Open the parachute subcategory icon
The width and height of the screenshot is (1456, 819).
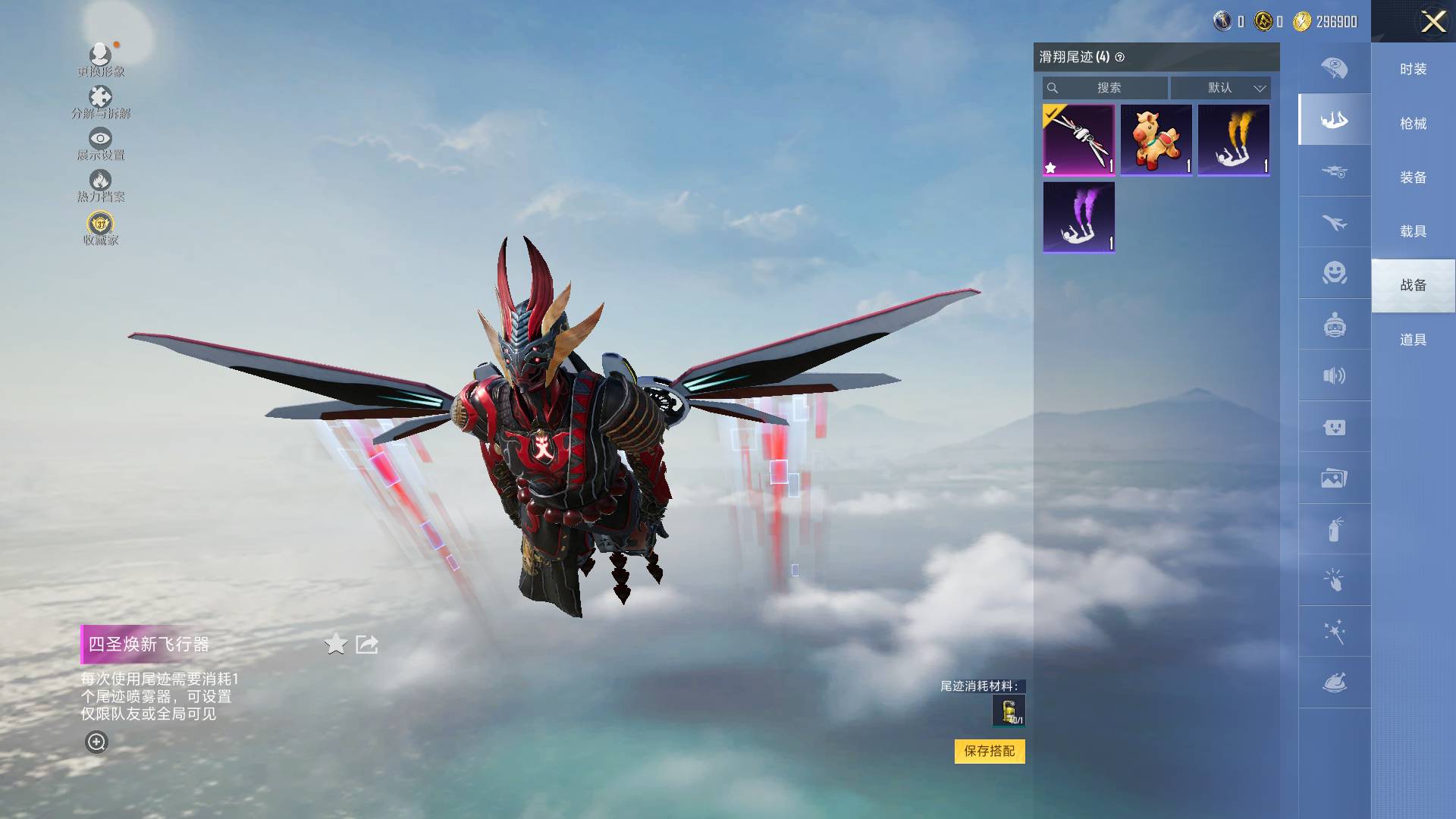click(x=1334, y=68)
